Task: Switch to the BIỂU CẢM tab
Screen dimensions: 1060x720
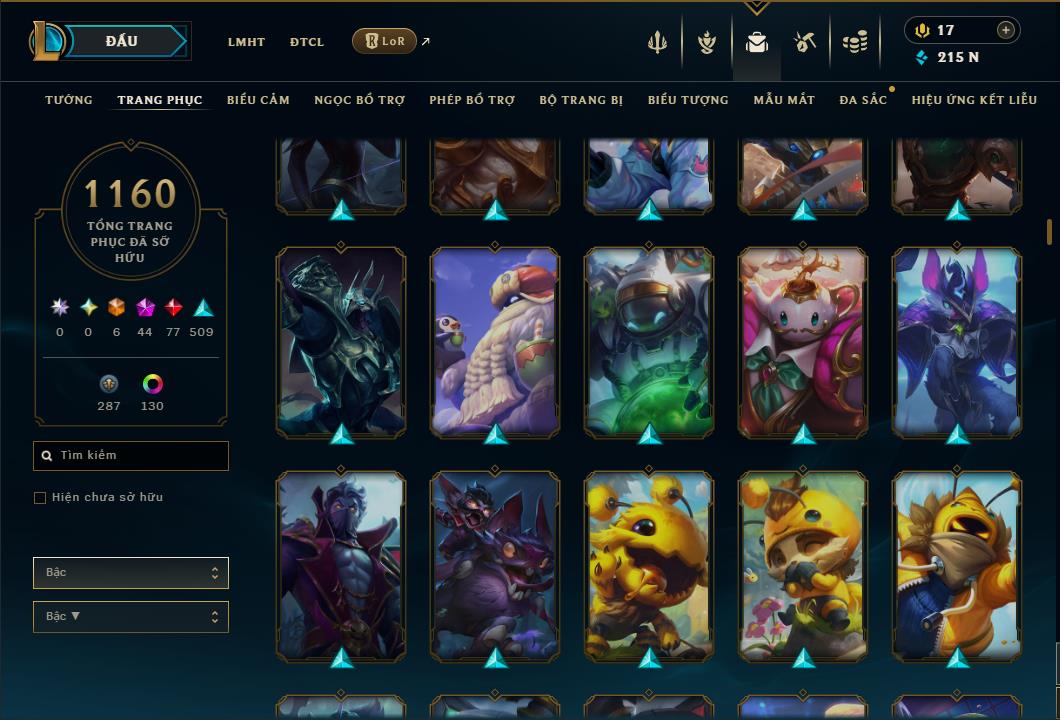Action: coord(258,100)
